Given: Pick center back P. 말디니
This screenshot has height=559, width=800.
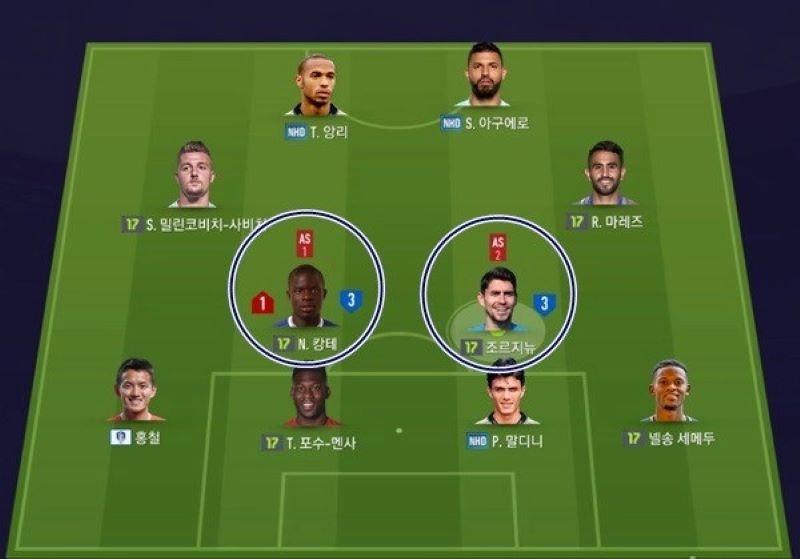Looking at the screenshot, I should (506, 392).
